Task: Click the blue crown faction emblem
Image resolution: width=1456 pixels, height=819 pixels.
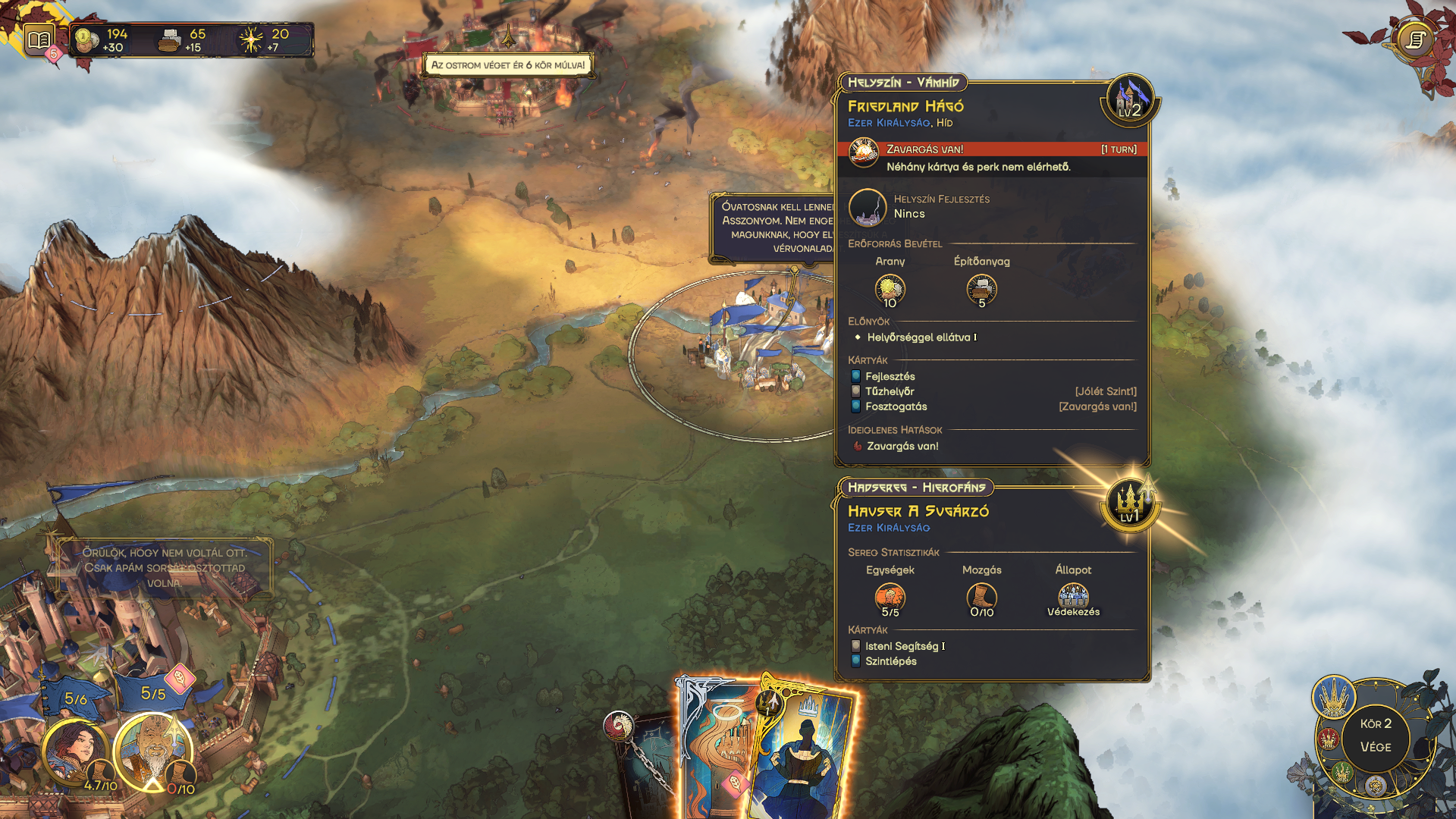Action: pyautogui.click(x=1333, y=696)
